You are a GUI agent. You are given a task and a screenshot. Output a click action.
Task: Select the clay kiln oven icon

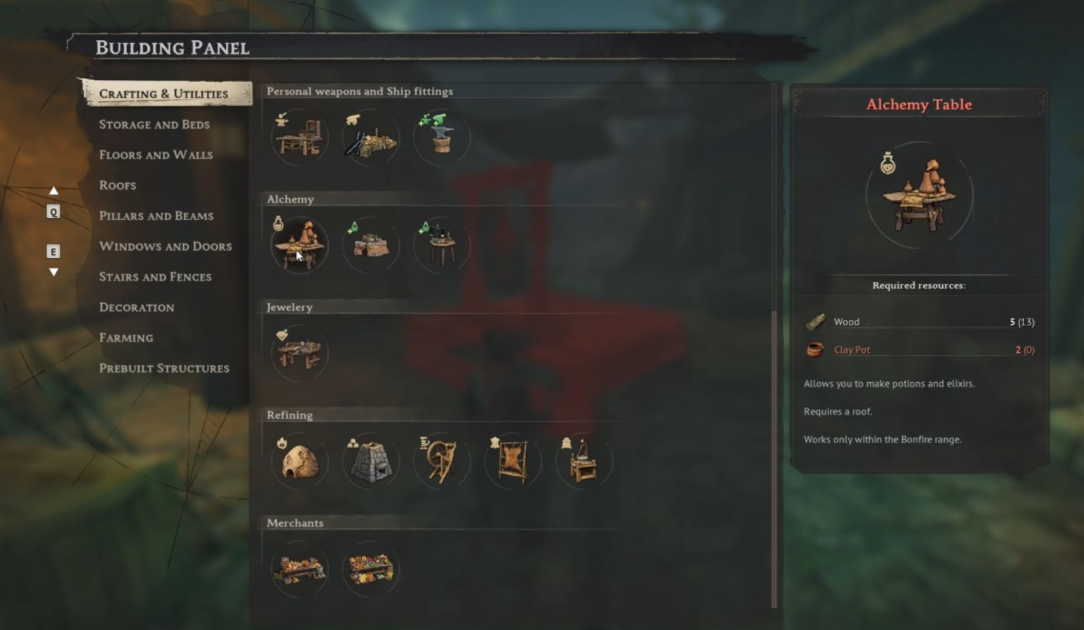coord(299,462)
